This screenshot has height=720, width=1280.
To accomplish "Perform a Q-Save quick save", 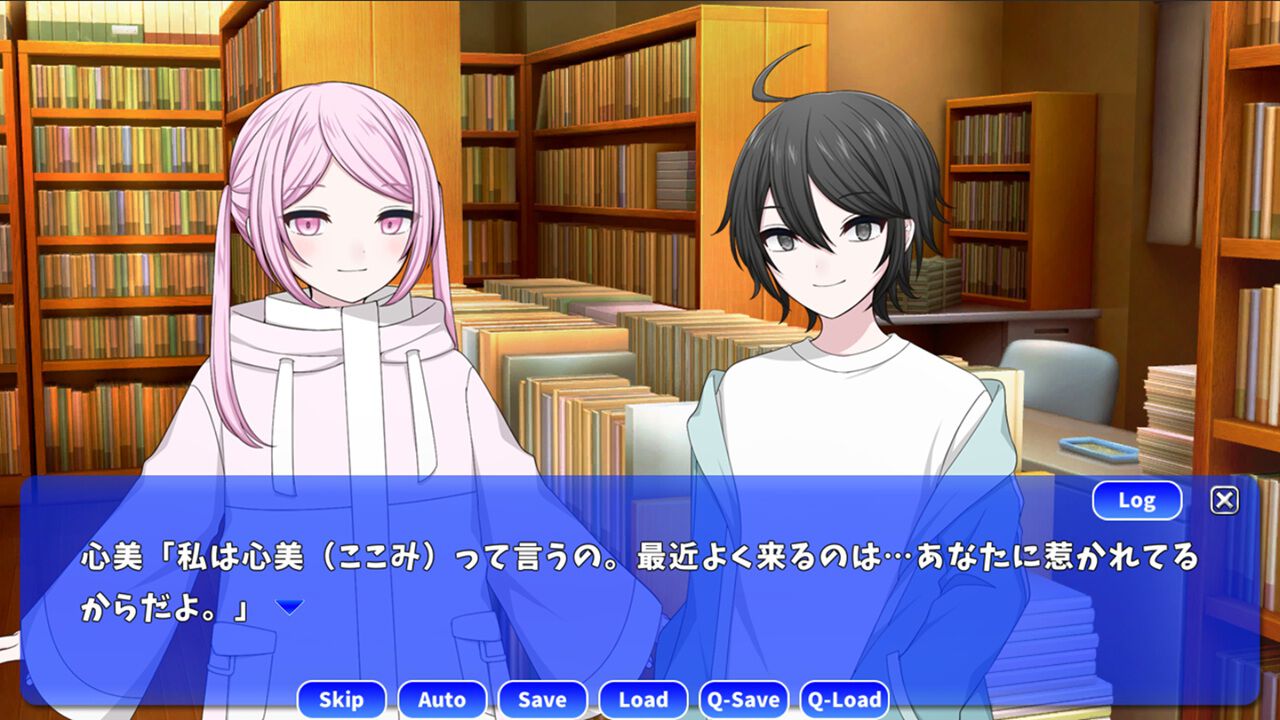I will (745, 700).
